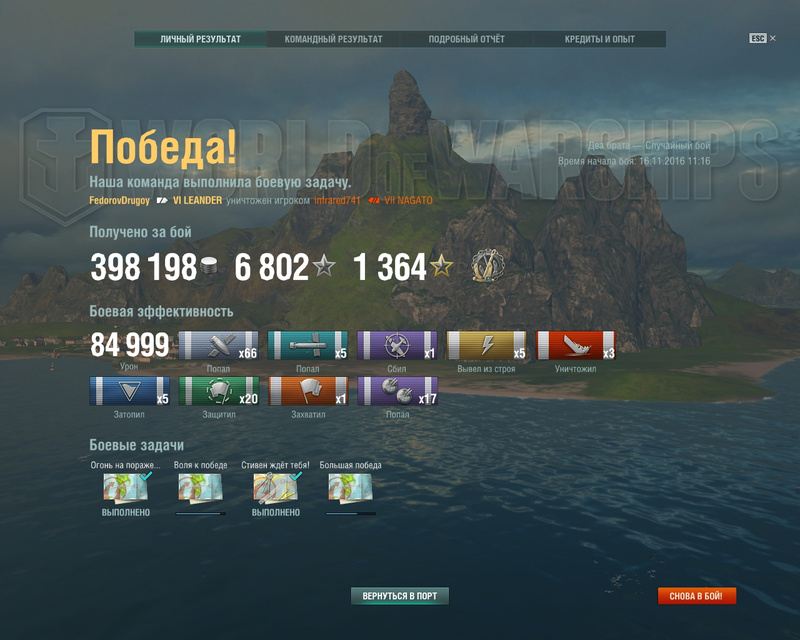
Task: Open the Подробный отчёт tab
Action: tap(466, 39)
